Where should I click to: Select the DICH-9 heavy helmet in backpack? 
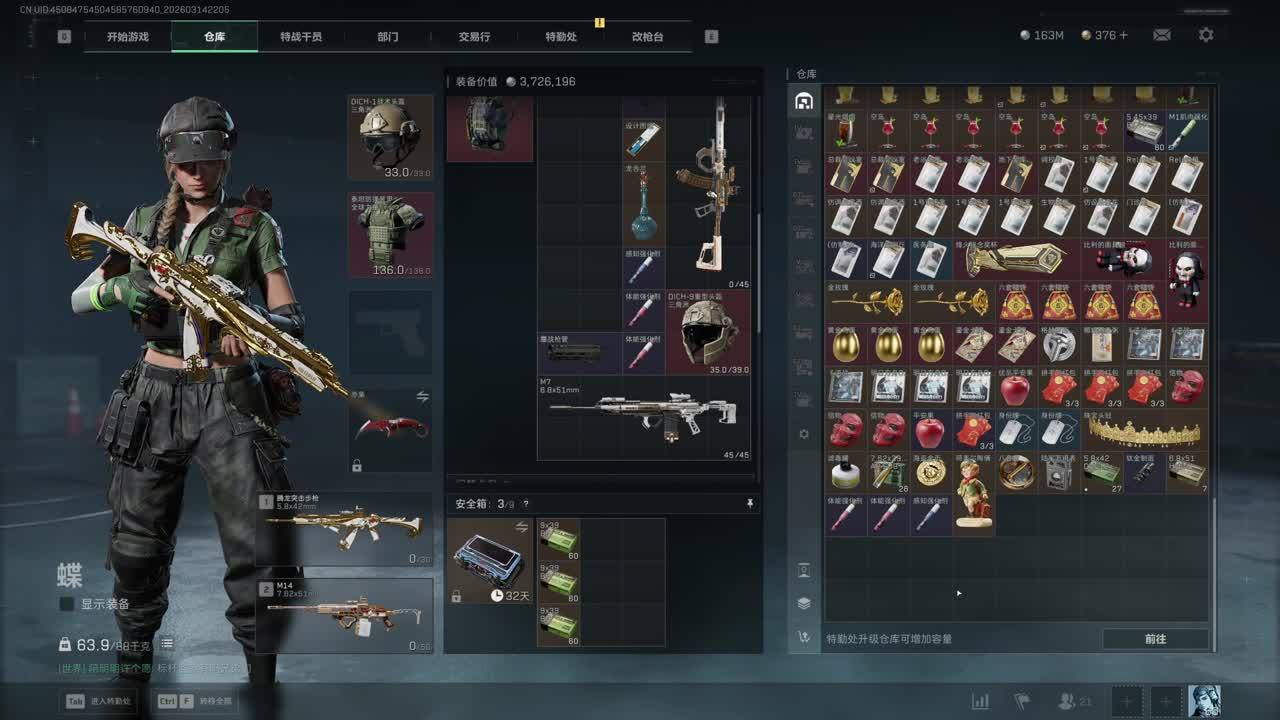point(708,332)
